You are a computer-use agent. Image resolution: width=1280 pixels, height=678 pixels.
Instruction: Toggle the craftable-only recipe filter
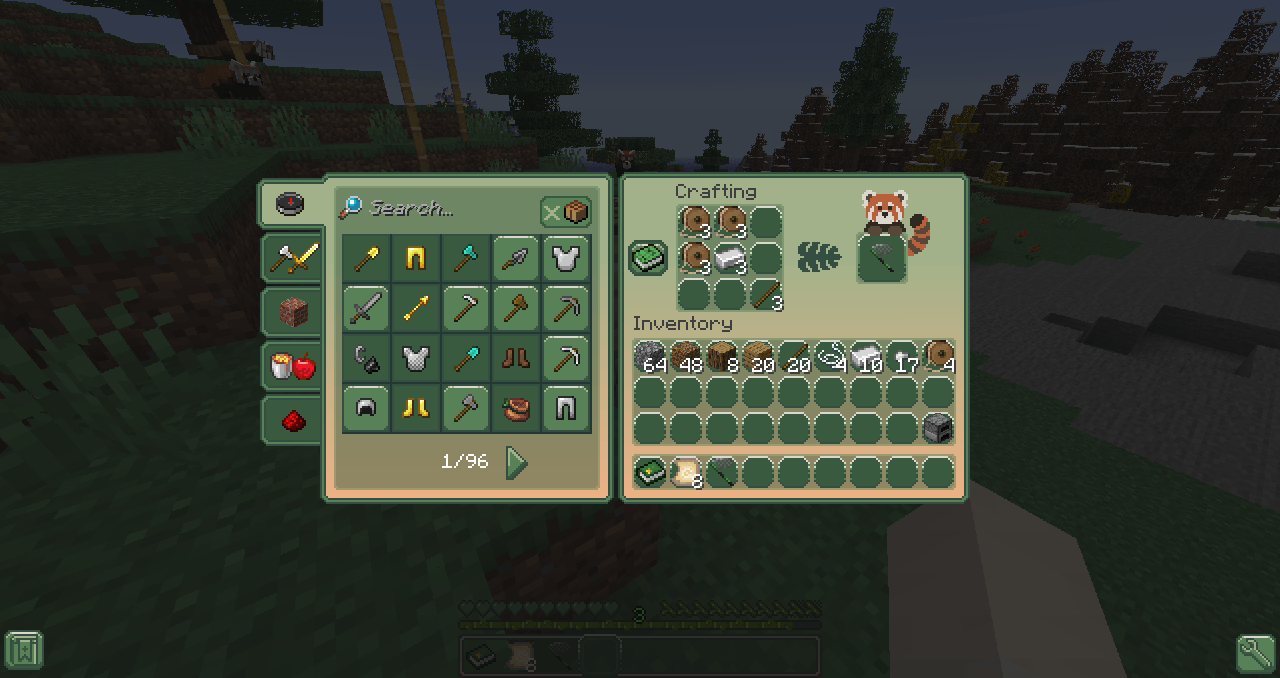click(566, 211)
